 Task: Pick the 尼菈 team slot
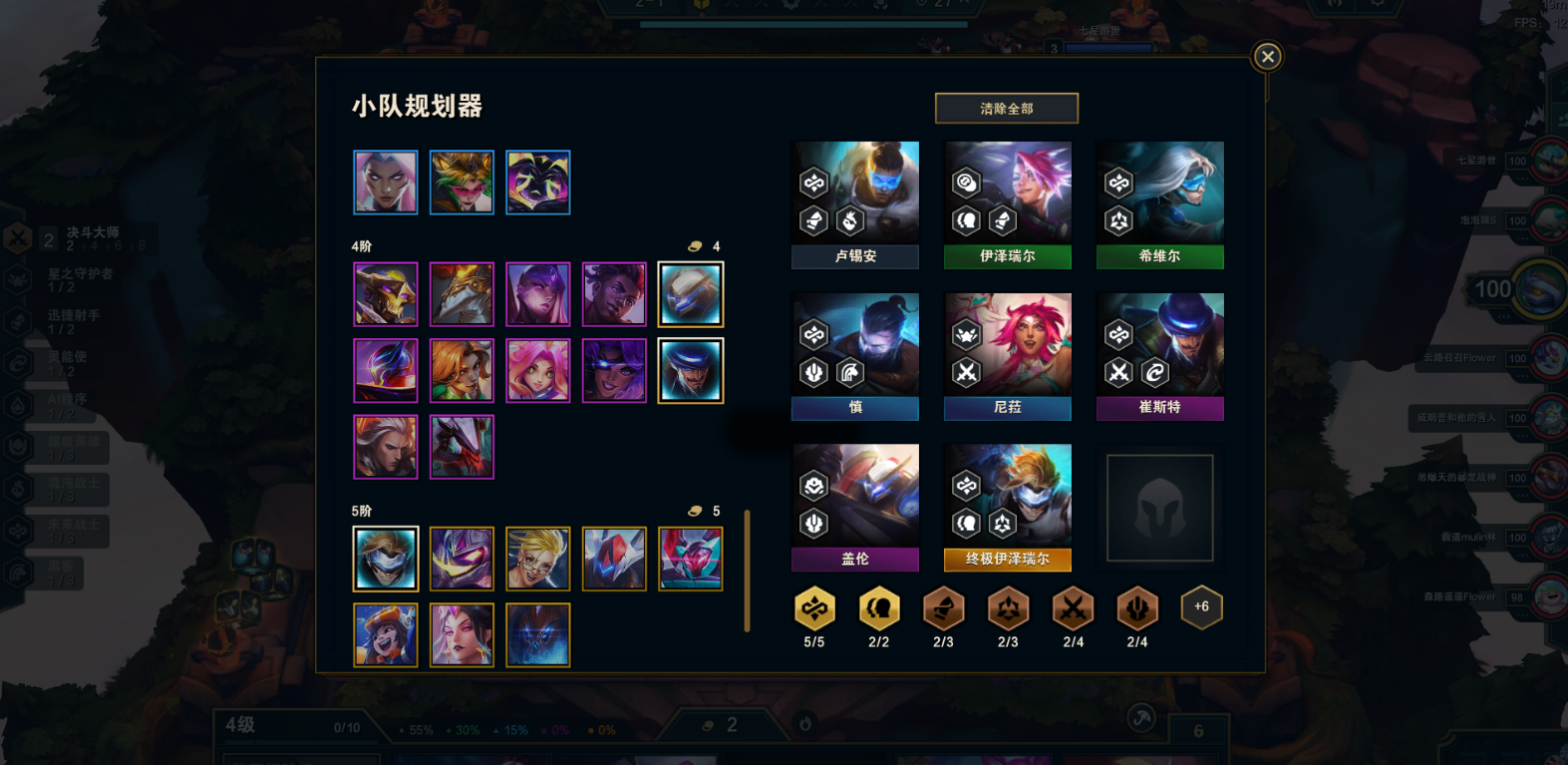pos(1007,356)
